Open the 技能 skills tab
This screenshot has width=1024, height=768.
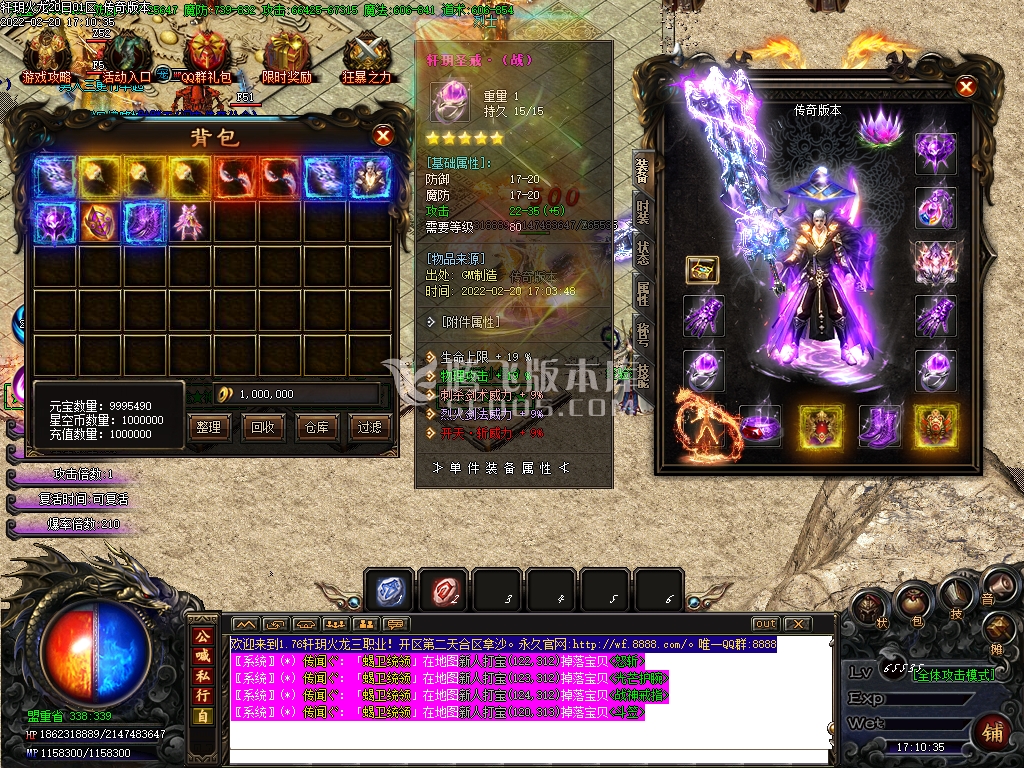tap(643, 373)
